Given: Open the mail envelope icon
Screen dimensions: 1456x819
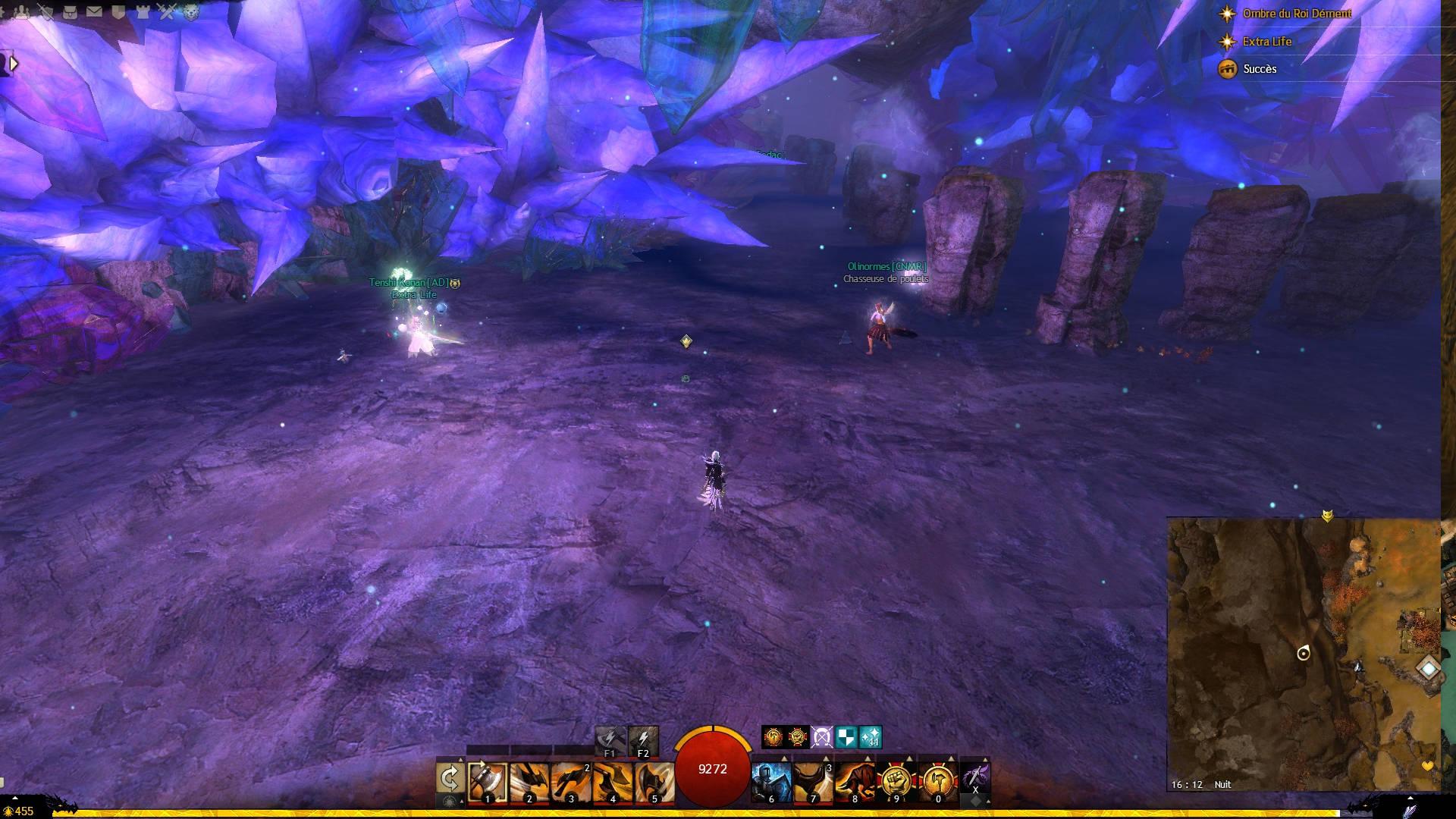Looking at the screenshot, I should (94, 11).
